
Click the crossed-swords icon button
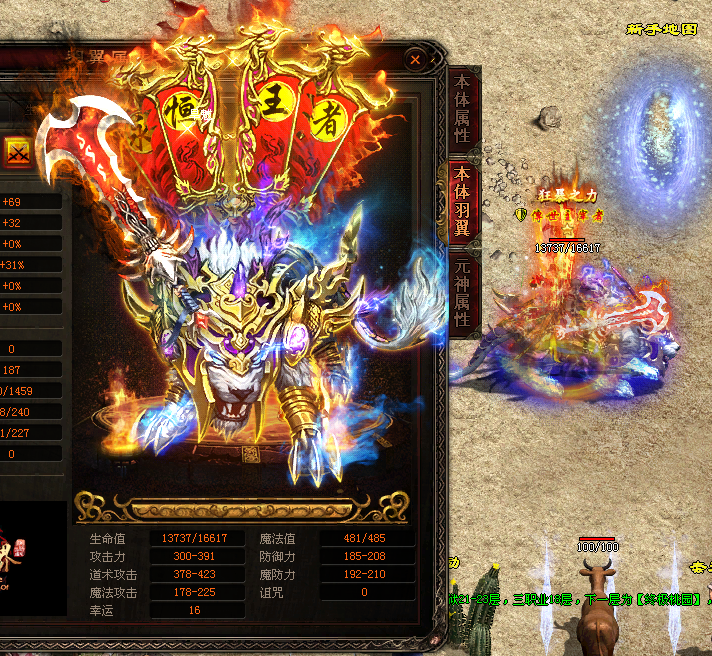click(x=18, y=154)
